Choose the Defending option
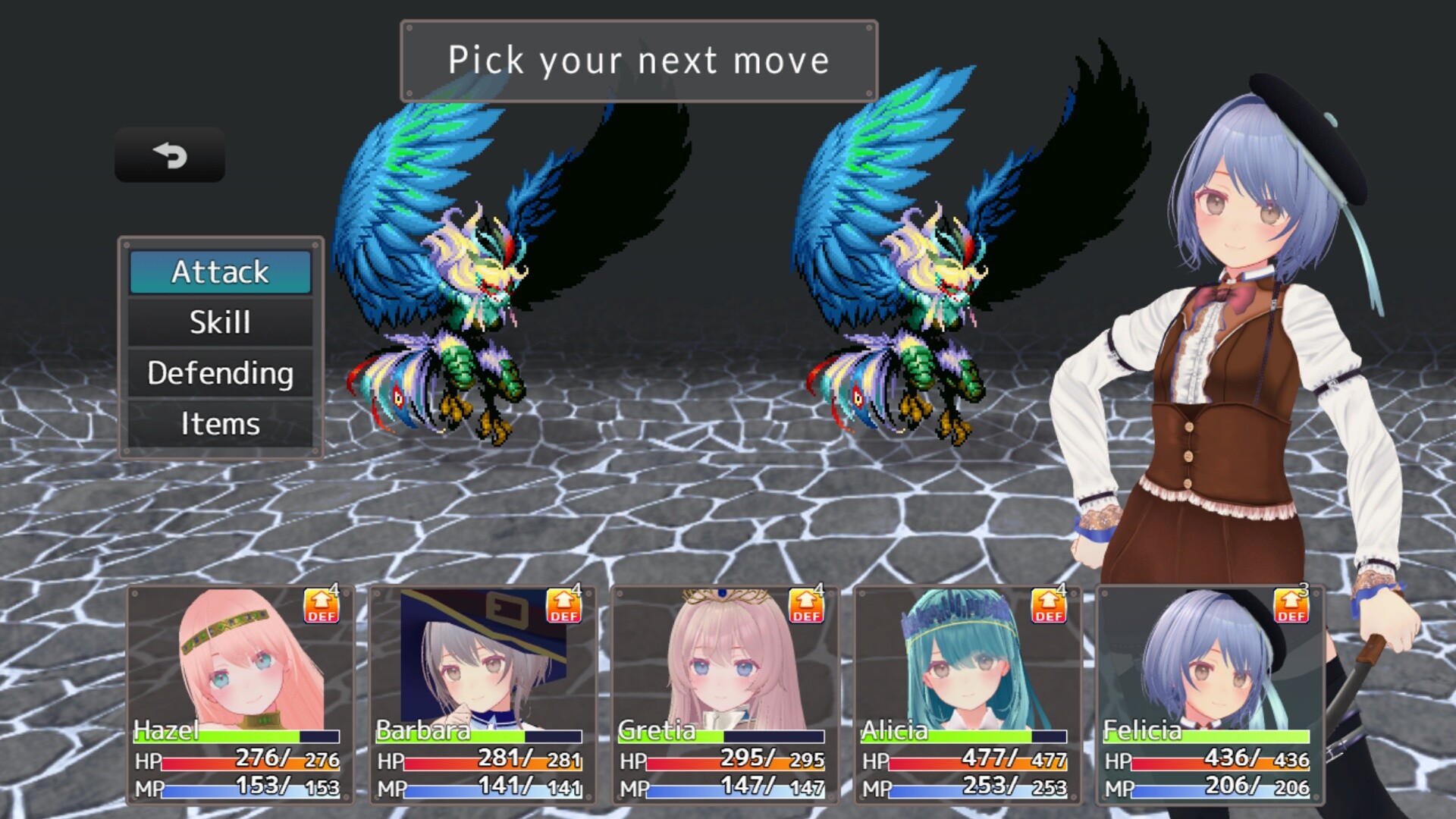The height and width of the screenshot is (819, 1456). click(221, 372)
